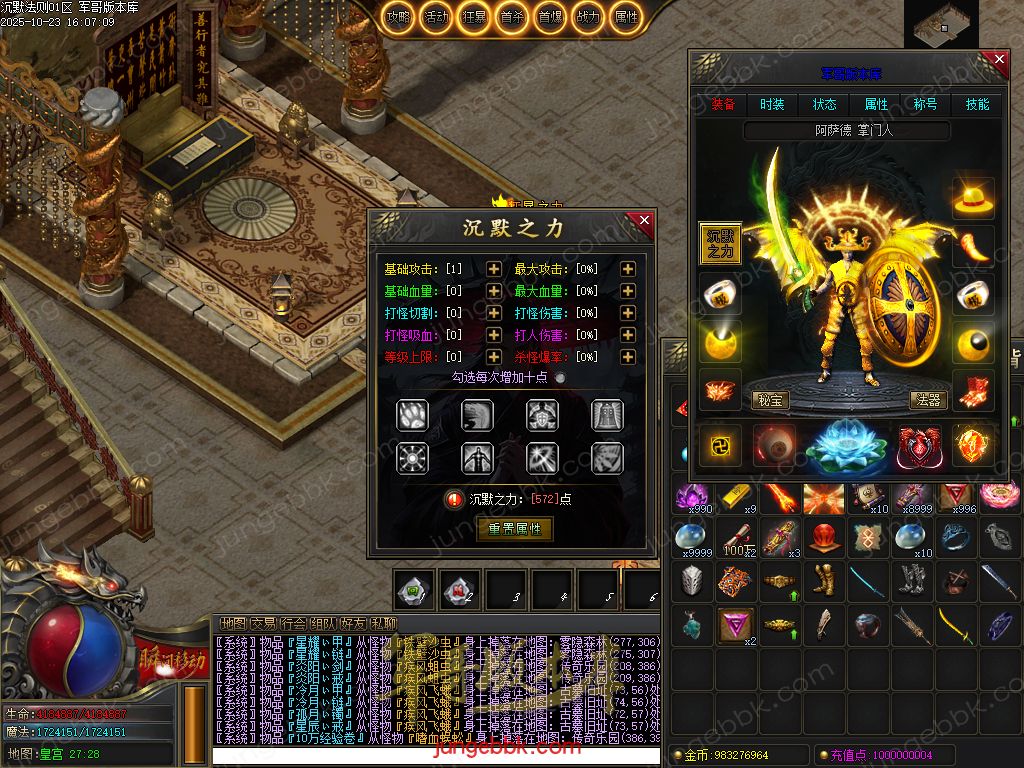This screenshot has height=768, width=1024.
Task: Switch chat to the 行会 channel
Action: (x=294, y=623)
